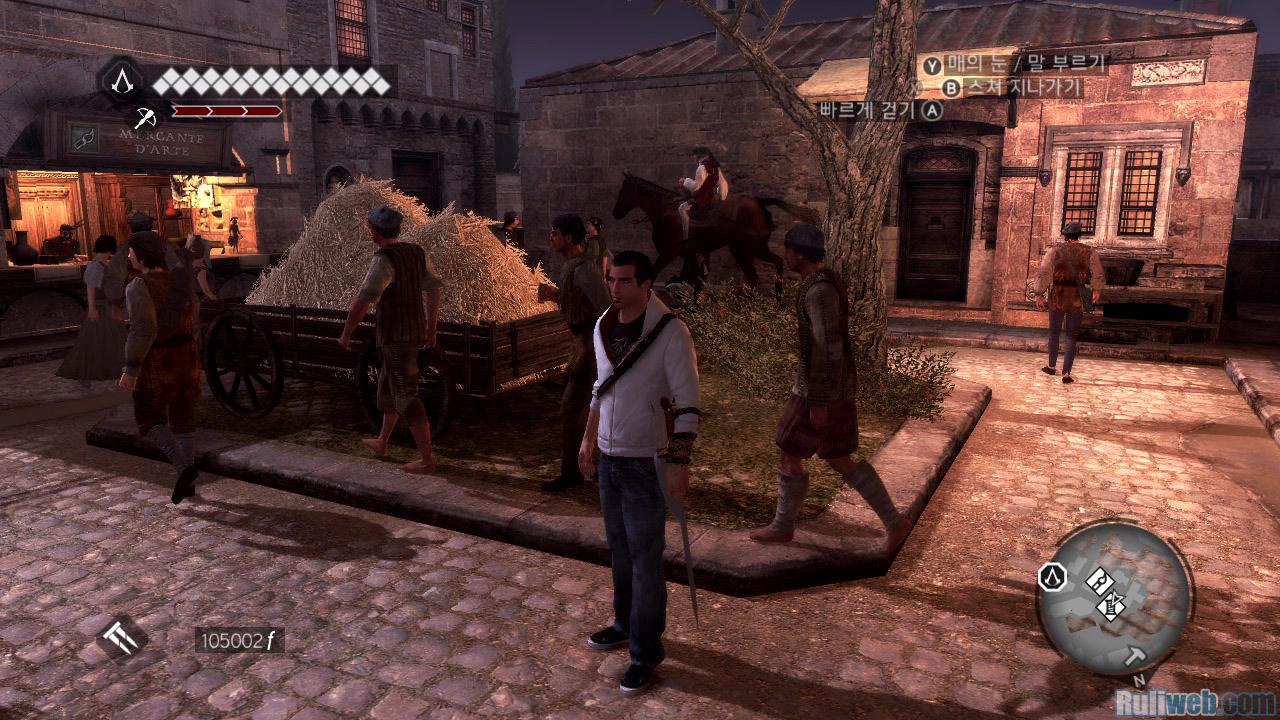The image size is (1280, 720).
Task: Click the Assassin insignia beside the health diamonds
Action: click(x=121, y=80)
